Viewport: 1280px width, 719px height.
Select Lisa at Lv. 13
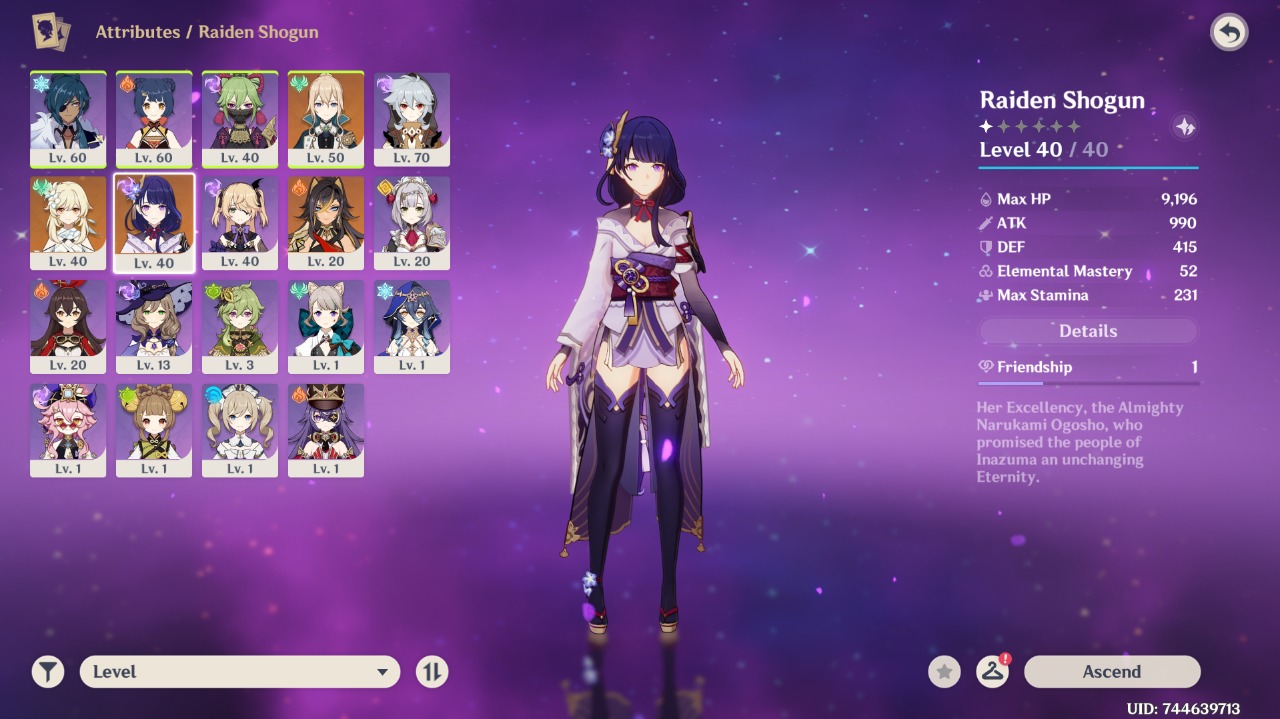[x=154, y=326]
